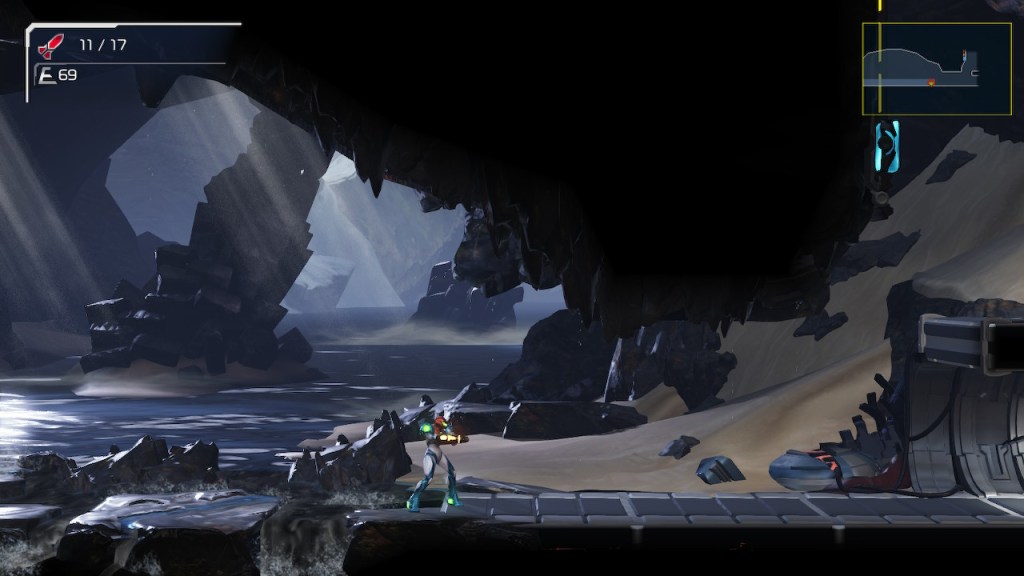Image resolution: width=1024 pixels, height=576 pixels.
Task: Open the minimap in the corner
Action: [x=936, y=68]
